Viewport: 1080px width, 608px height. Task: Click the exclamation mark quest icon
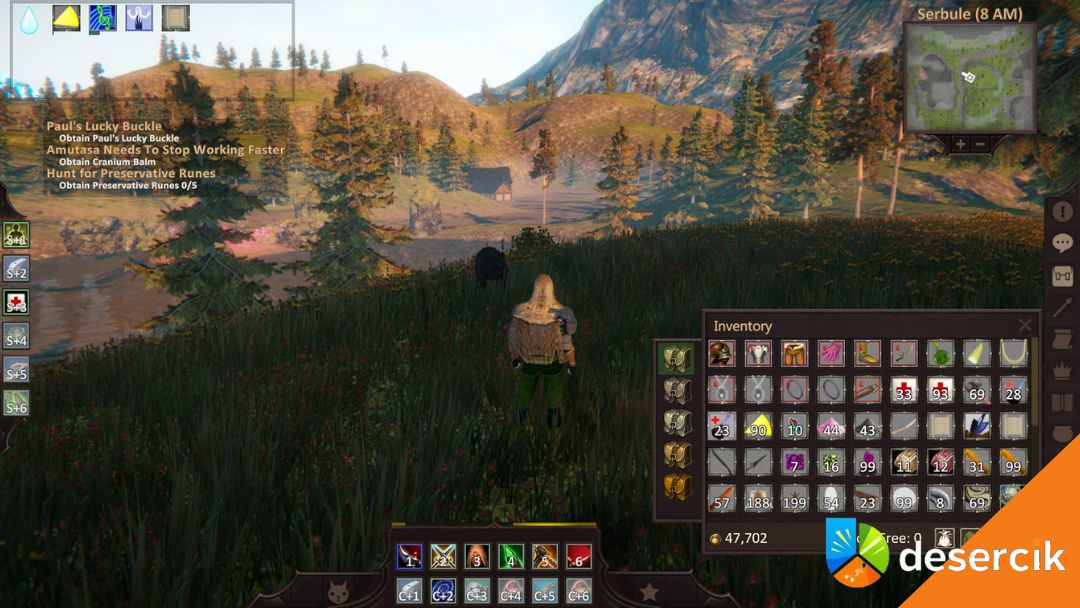point(1063,211)
